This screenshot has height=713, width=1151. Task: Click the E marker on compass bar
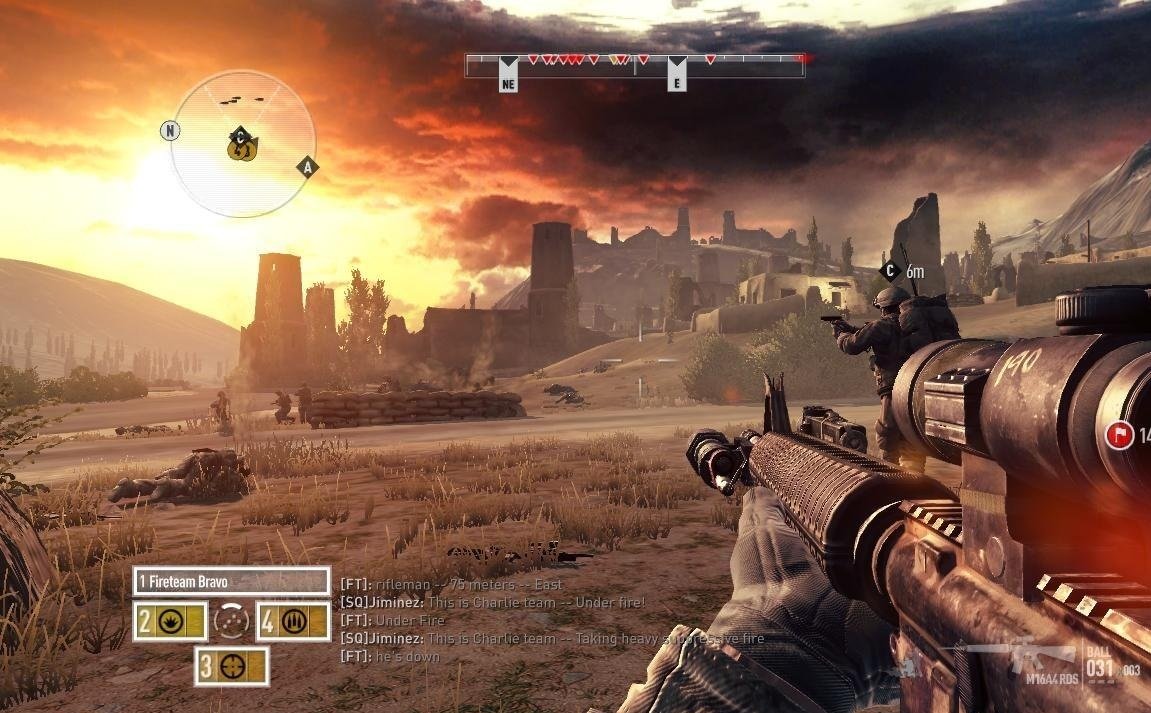coord(677,81)
